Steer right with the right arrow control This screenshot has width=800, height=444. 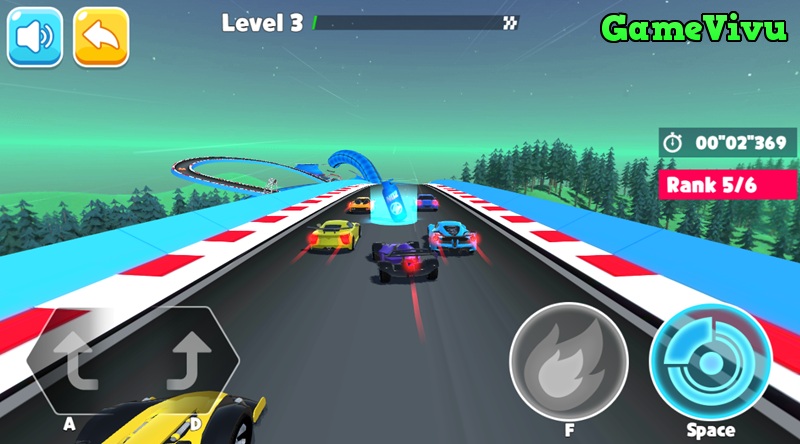click(x=191, y=363)
